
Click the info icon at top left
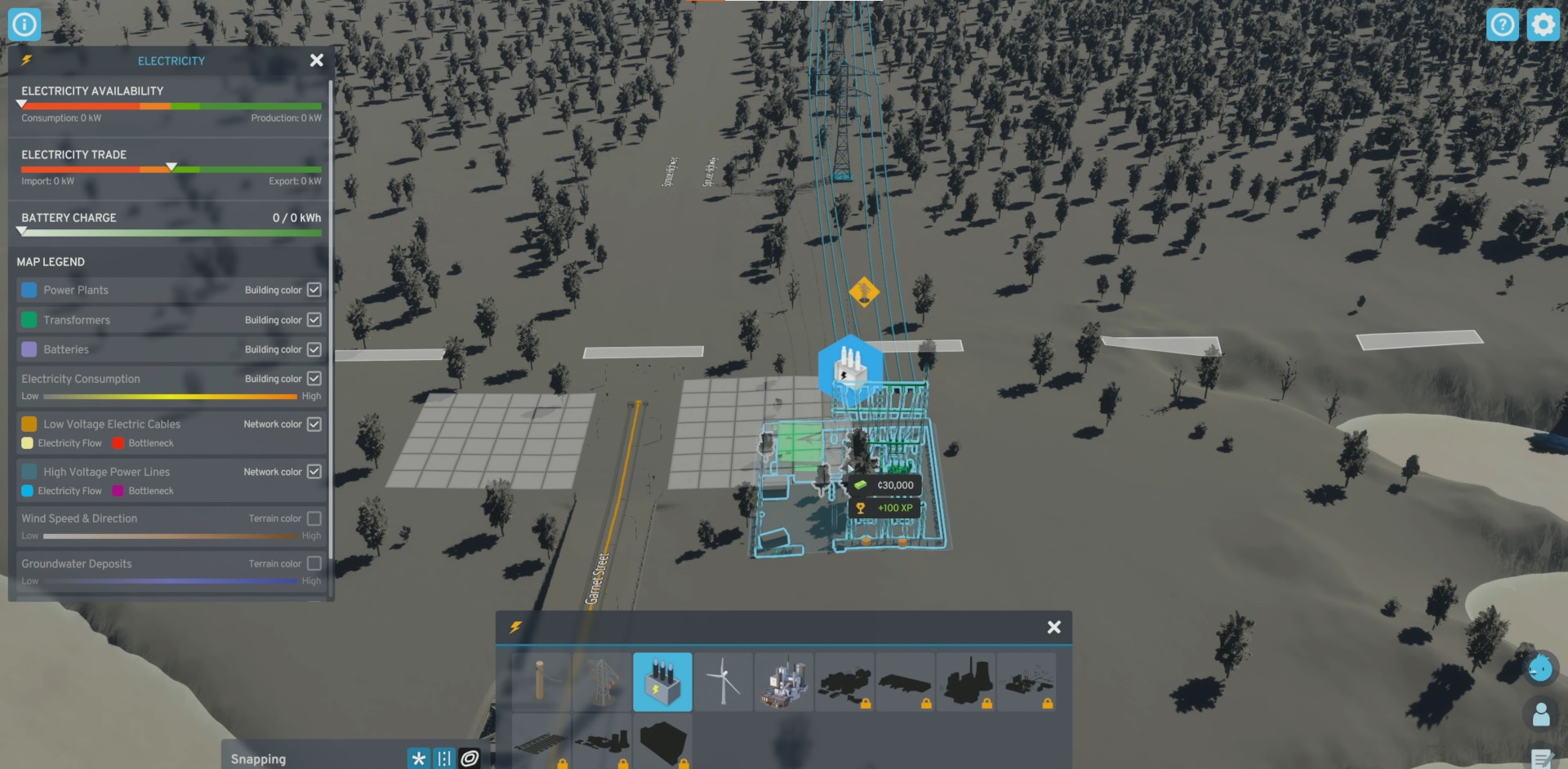point(24,24)
